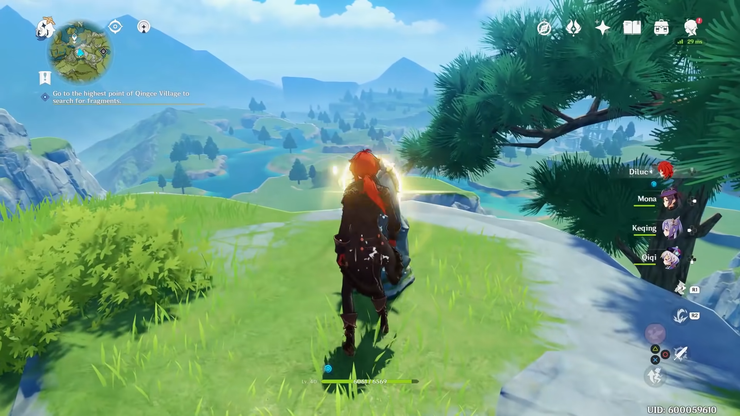This screenshot has height=416, width=740.
Task: Activate the elemental burst icon
Action: tap(655, 333)
